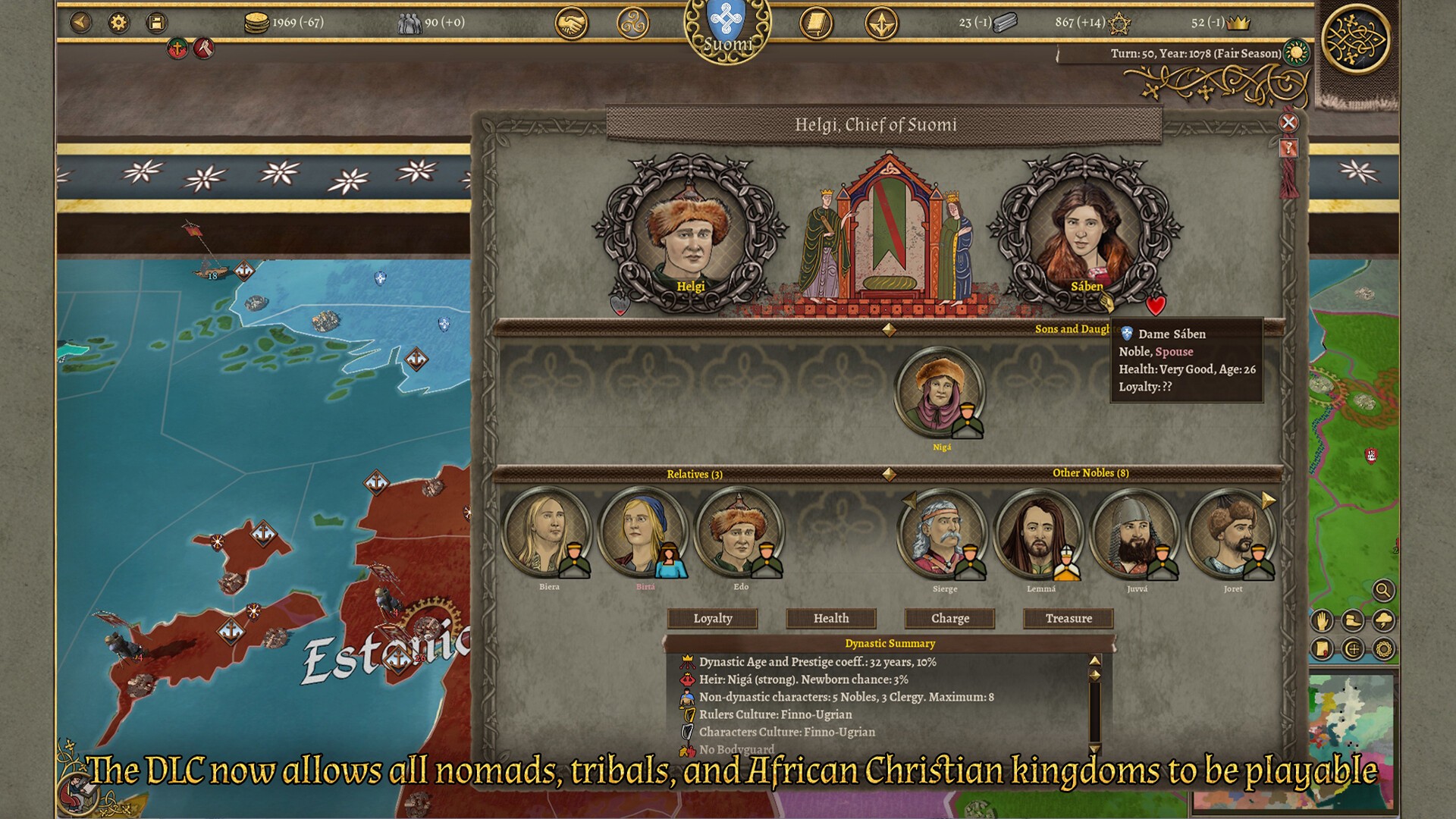Select noble Joret's portrait

[x=1230, y=534]
